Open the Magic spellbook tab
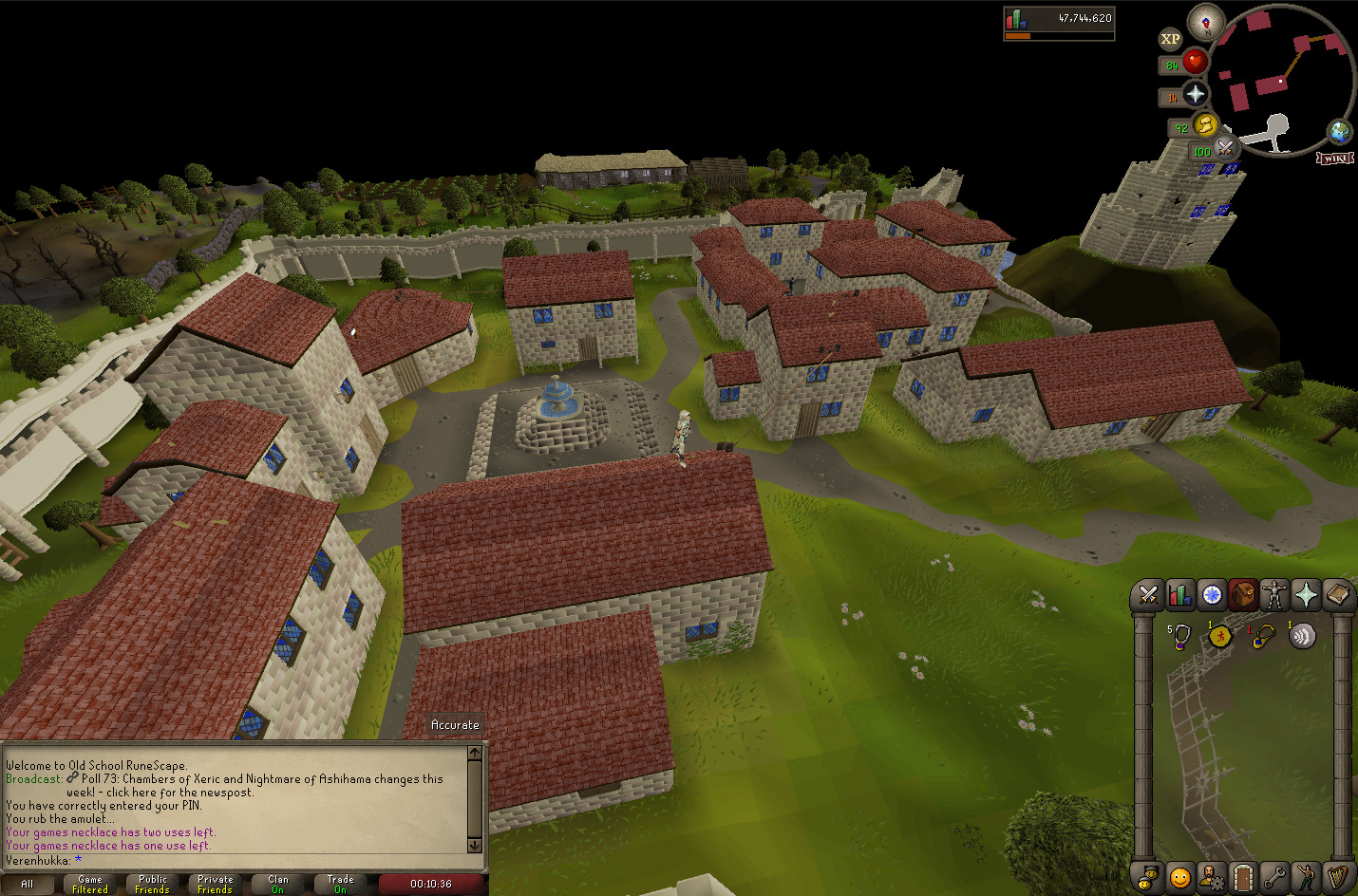 1337,595
